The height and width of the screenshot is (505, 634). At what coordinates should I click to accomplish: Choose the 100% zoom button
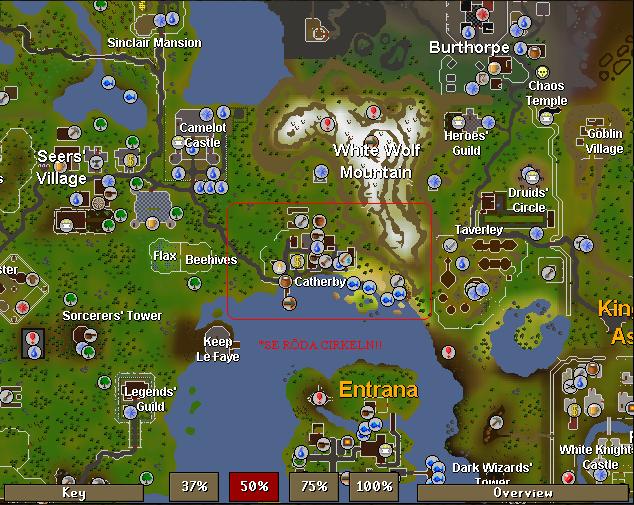(x=373, y=487)
